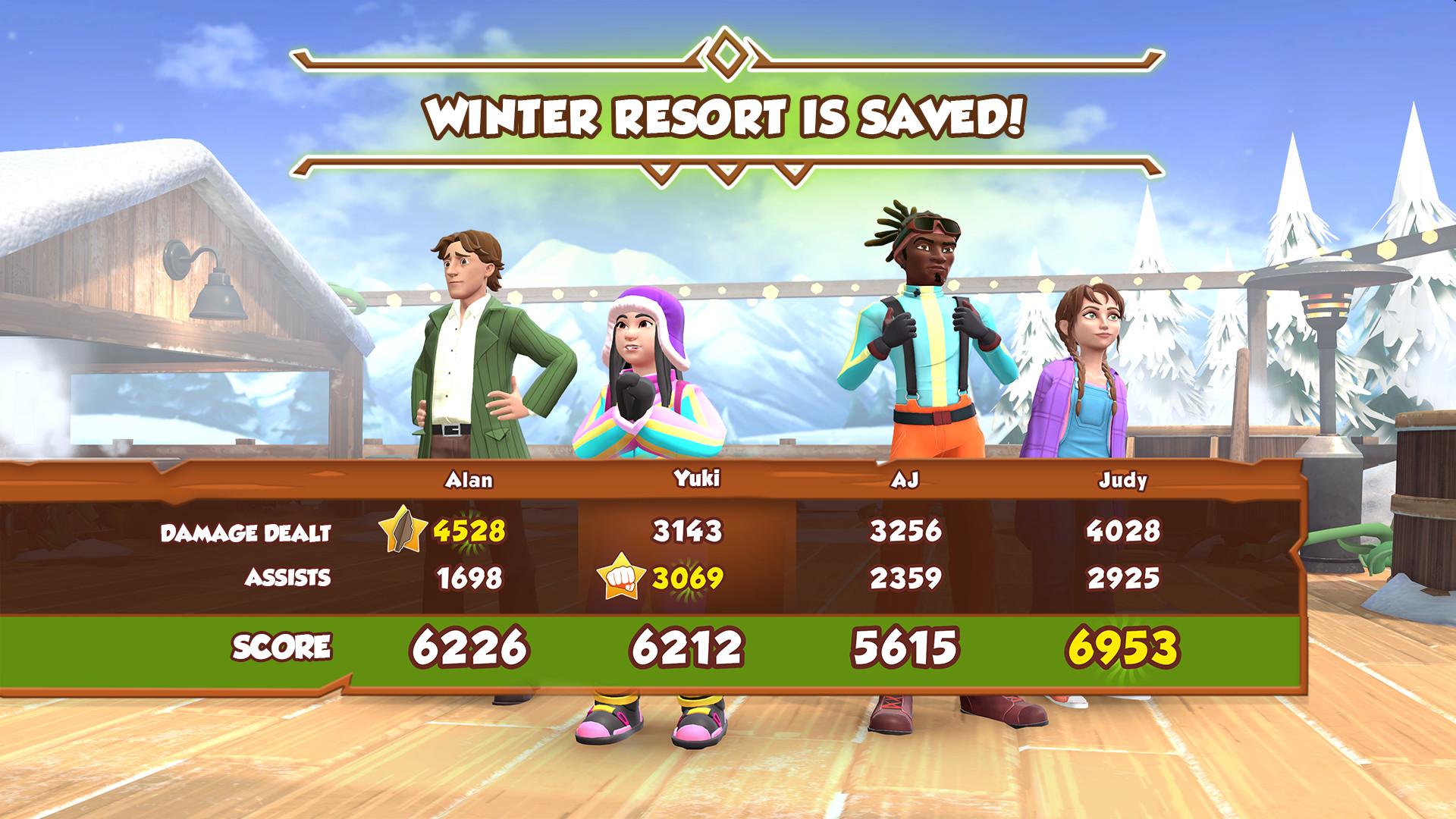Viewport: 1456px width, 819px height.
Task: Collapse the SCORE results bar
Action: [284, 647]
